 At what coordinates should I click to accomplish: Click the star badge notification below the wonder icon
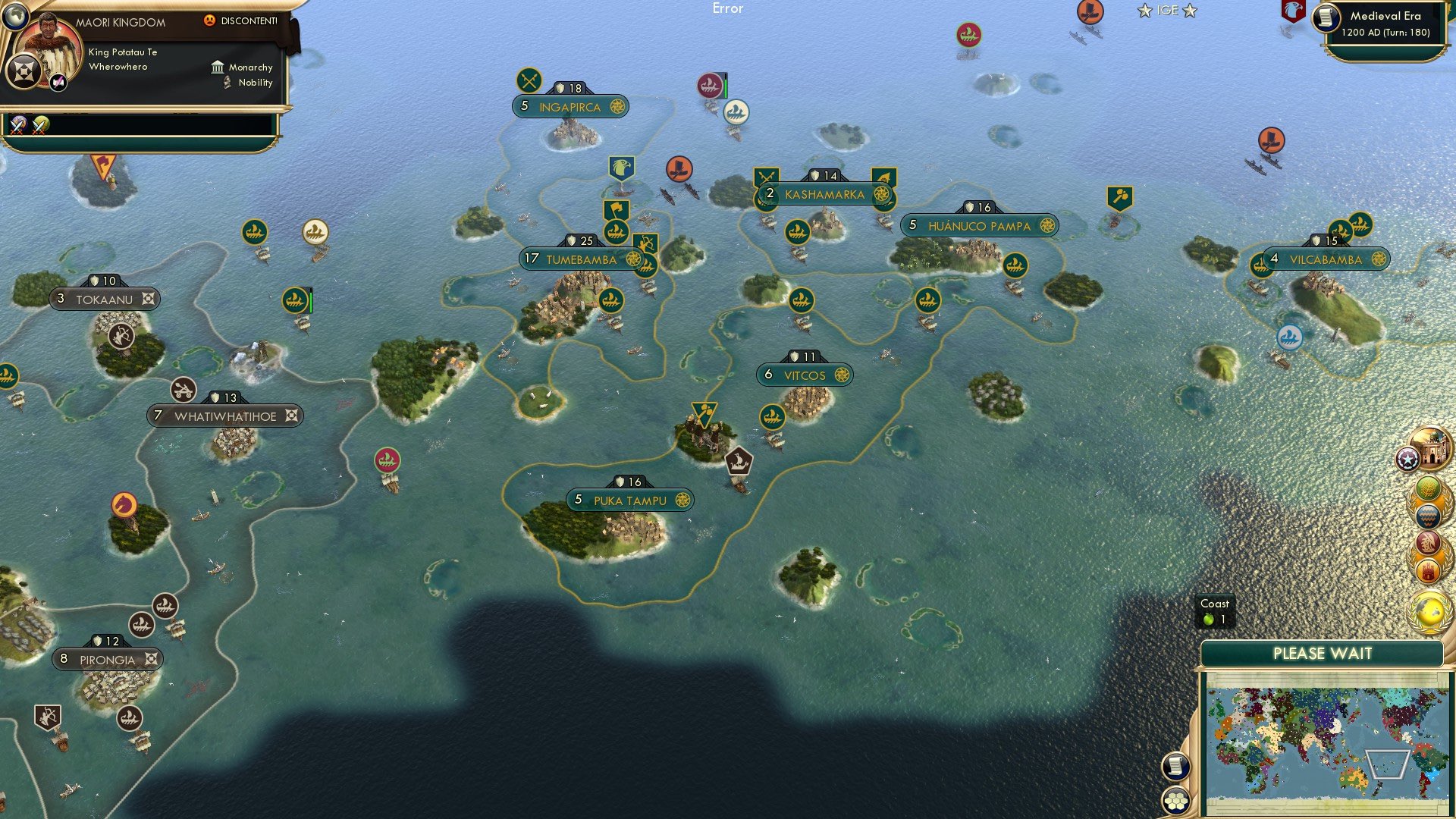(1407, 459)
